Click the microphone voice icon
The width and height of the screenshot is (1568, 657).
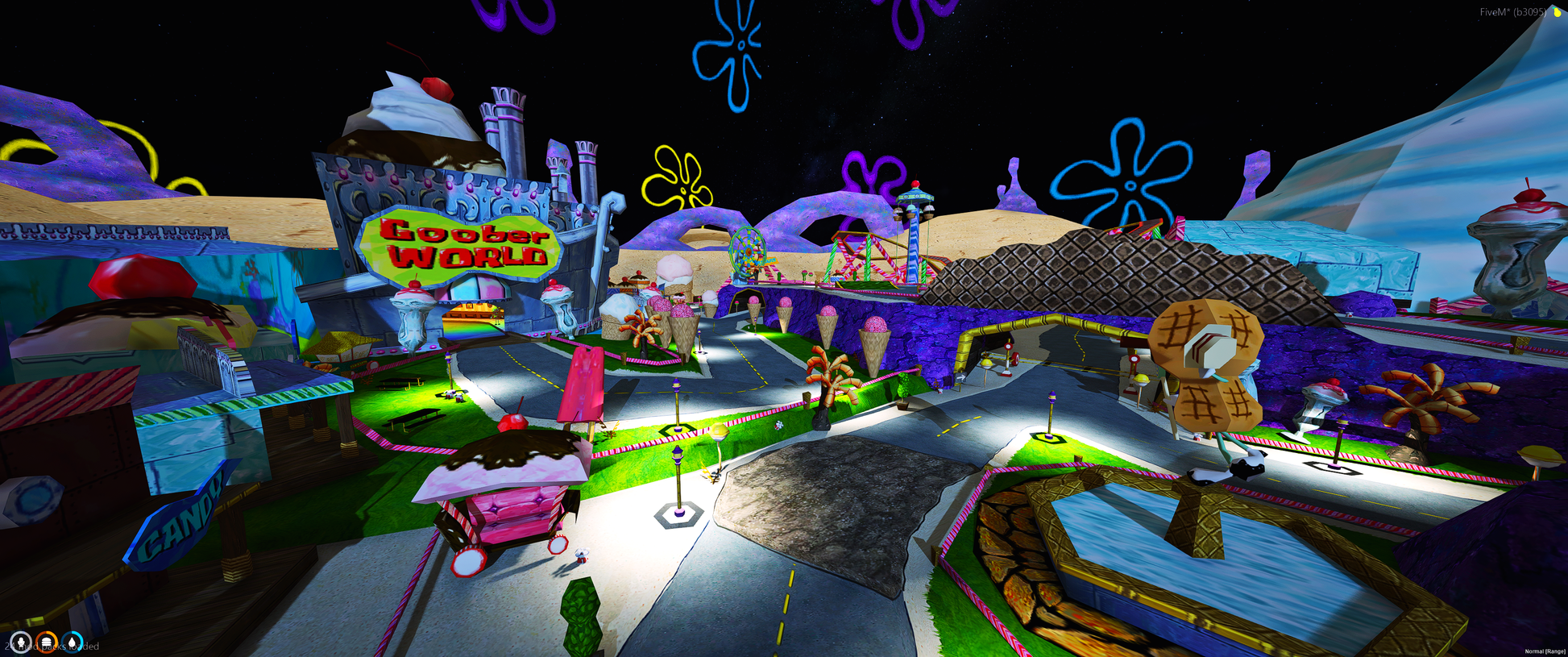pyautogui.click(x=20, y=642)
